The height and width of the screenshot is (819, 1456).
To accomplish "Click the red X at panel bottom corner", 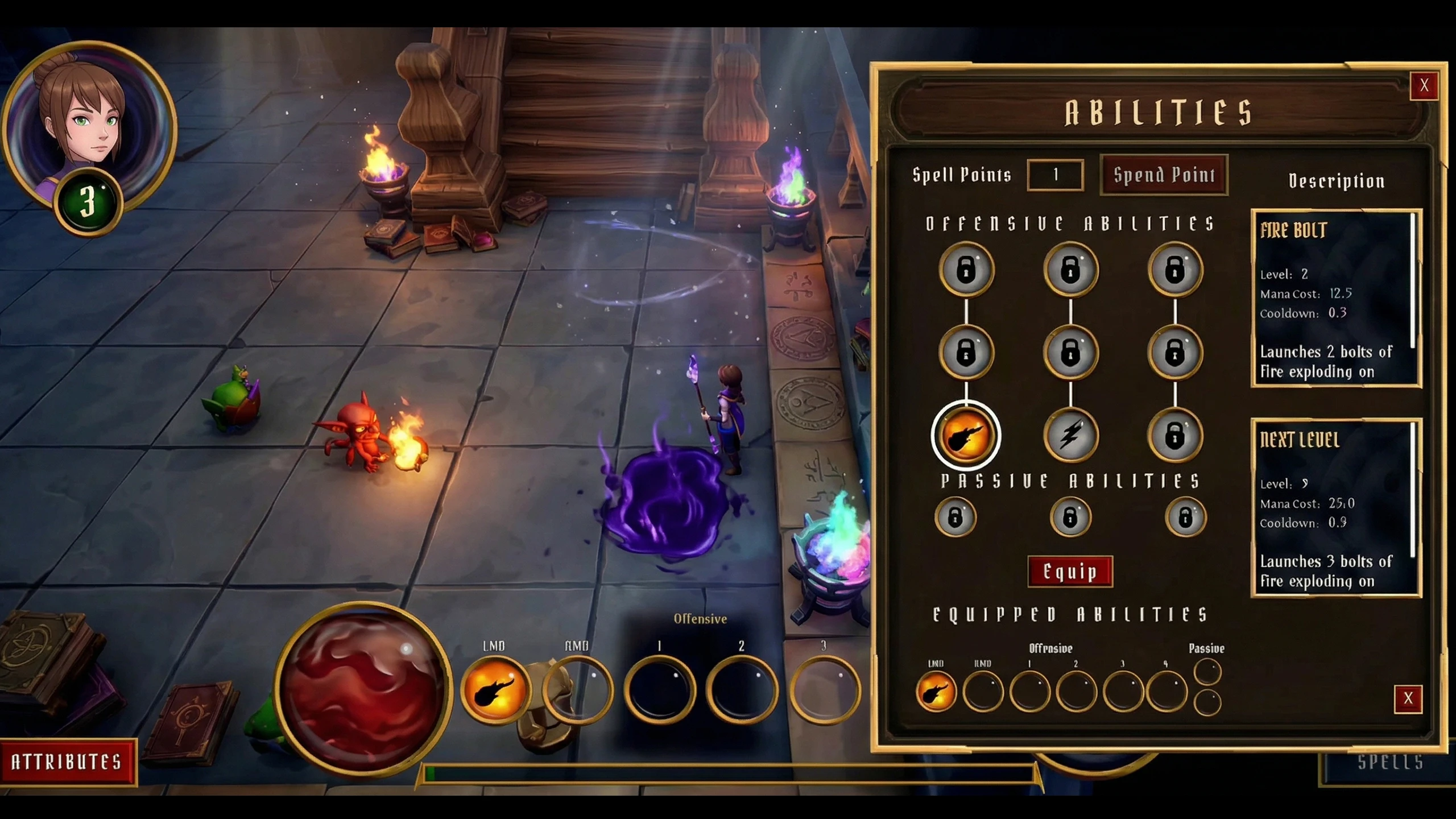I will pos(1408,698).
